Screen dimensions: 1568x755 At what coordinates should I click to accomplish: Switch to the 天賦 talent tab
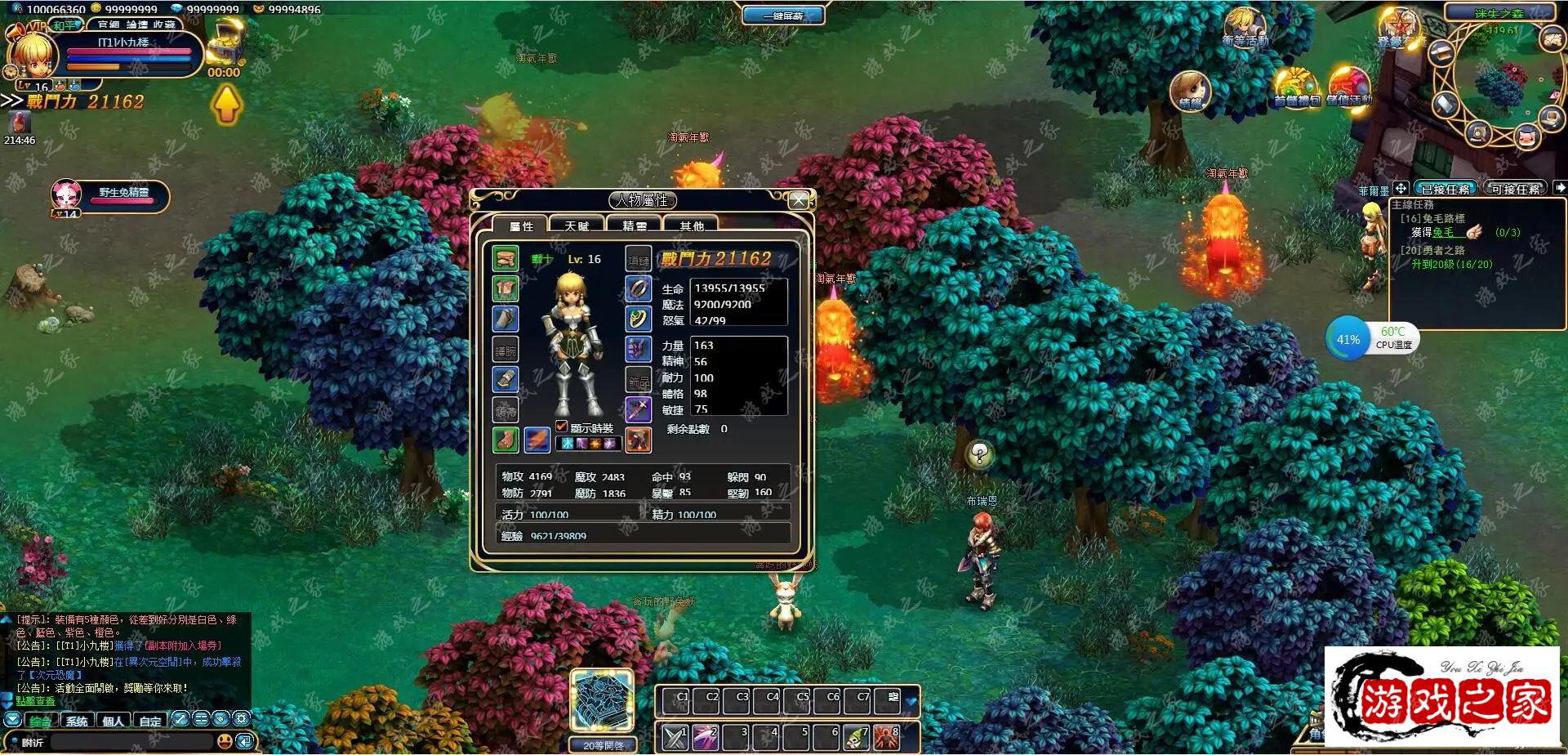577,226
